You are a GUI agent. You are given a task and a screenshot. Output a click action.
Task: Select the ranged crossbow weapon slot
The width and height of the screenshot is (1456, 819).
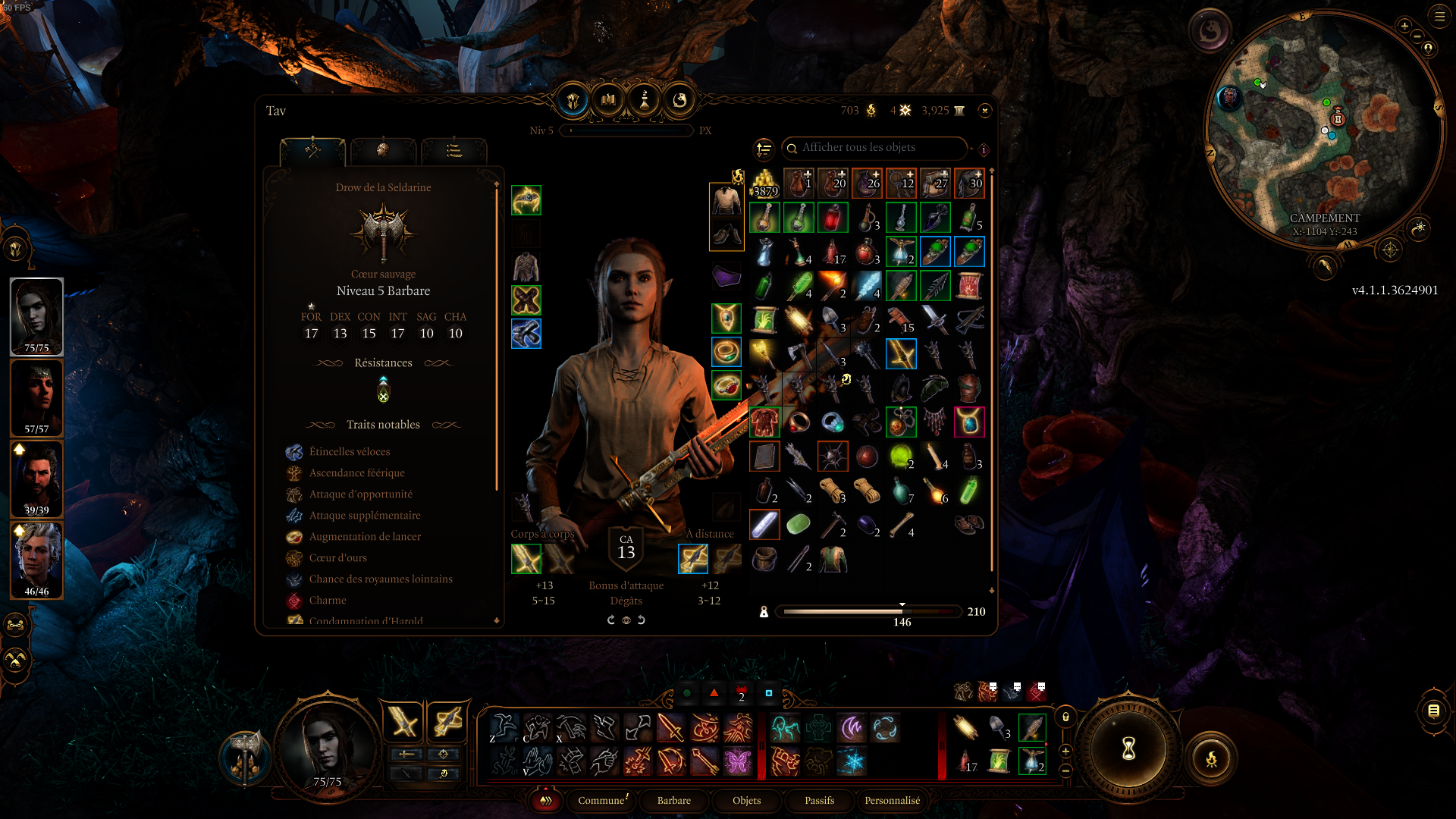coord(692,560)
